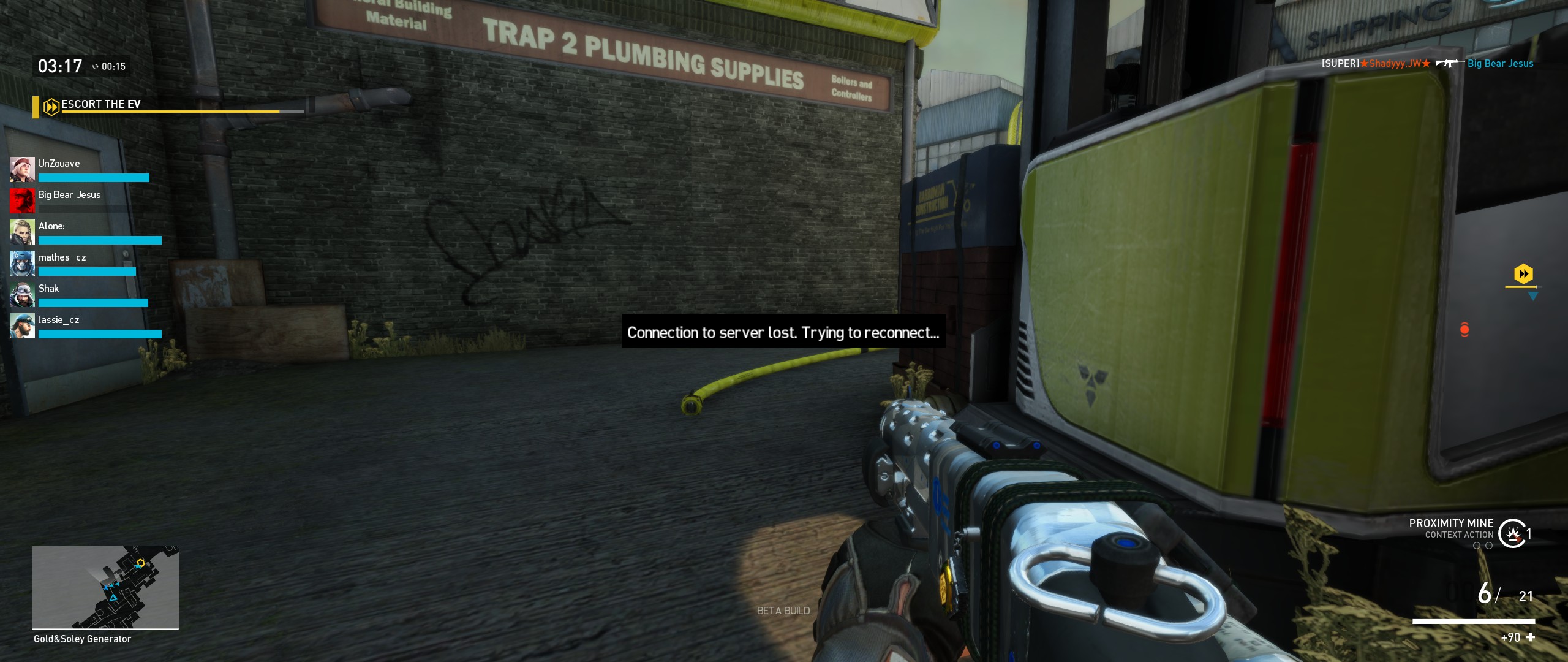Select UnZouave in the team list
Screen dimensions: 1568x662
pos(59,164)
